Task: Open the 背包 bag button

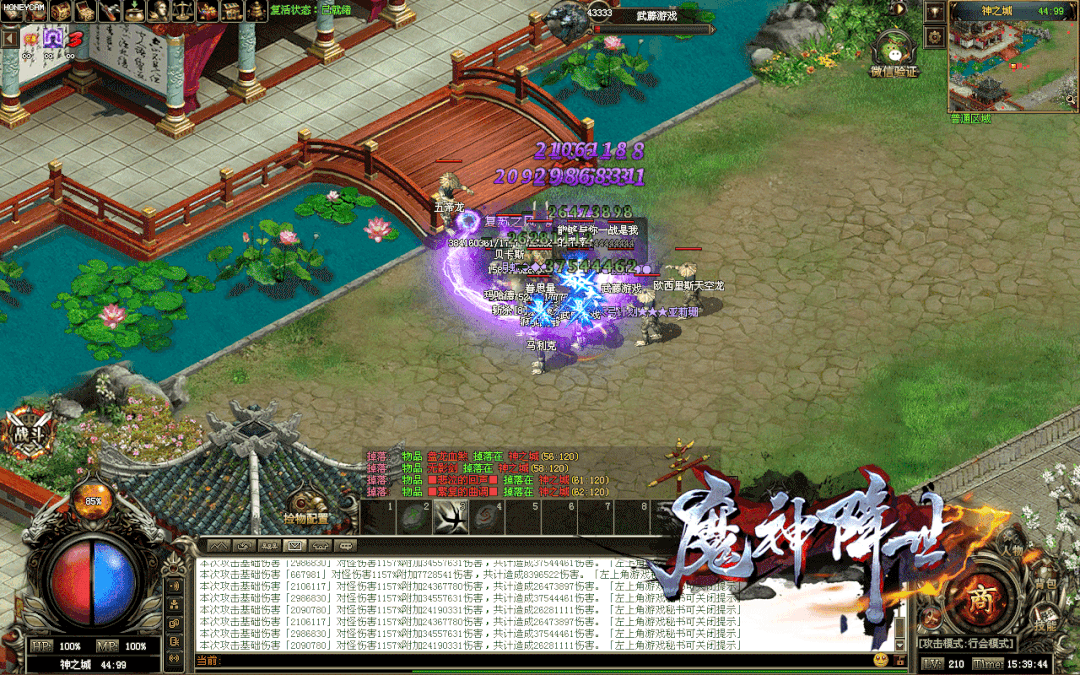Action: click(1044, 583)
